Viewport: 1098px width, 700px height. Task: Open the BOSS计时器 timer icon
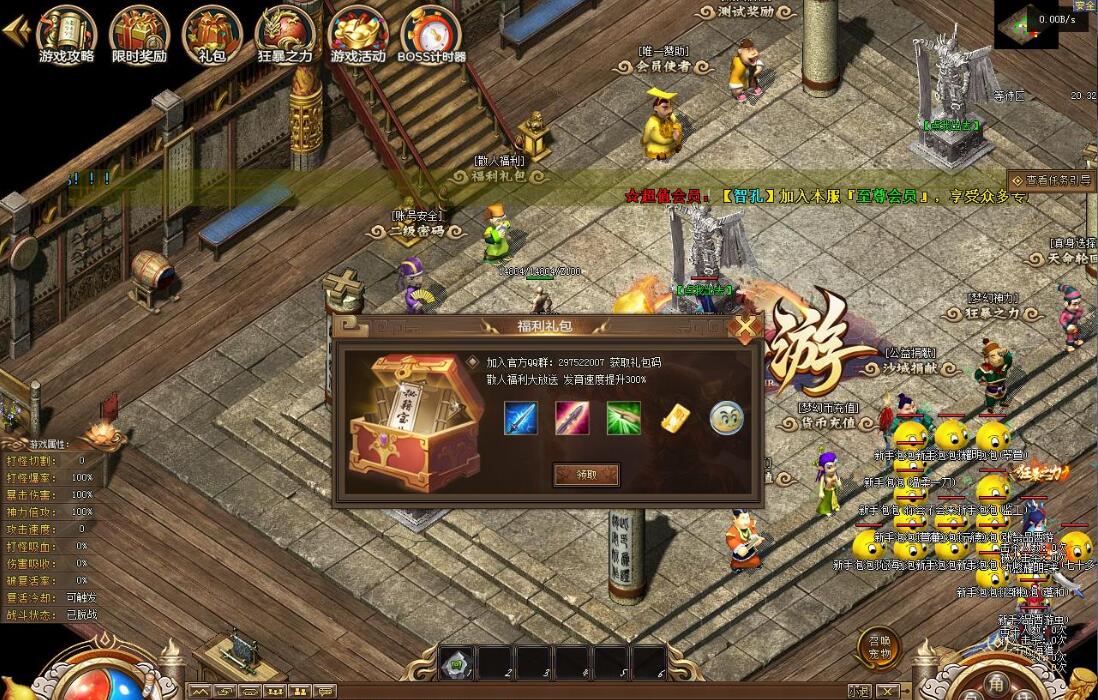(x=431, y=34)
